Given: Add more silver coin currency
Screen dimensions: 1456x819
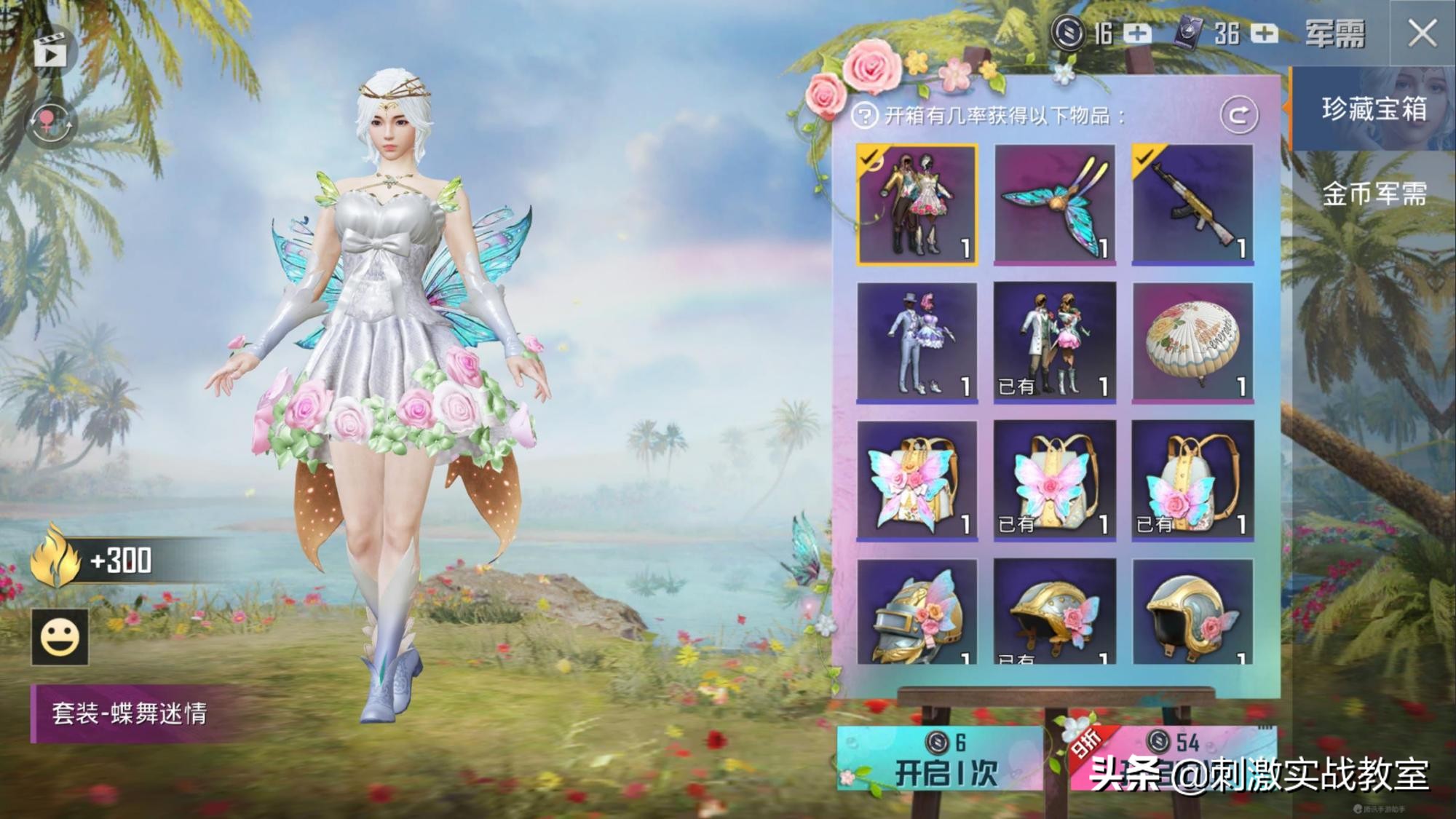Looking at the screenshot, I should pyautogui.click(x=1136, y=33).
